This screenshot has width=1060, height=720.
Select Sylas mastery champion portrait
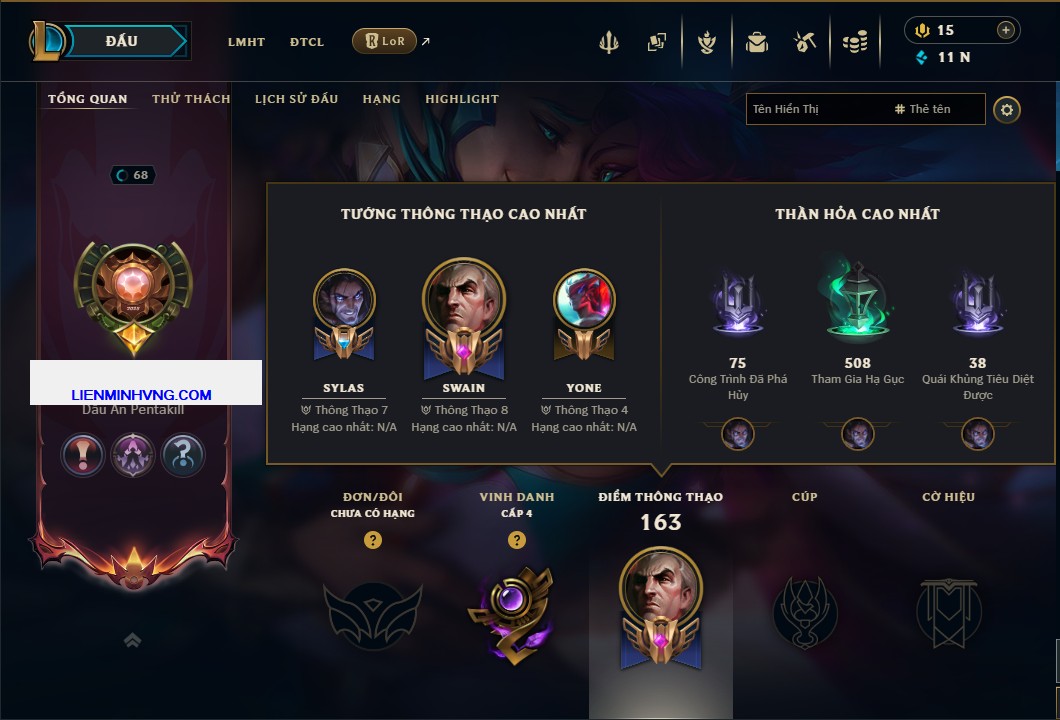pyautogui.click(x=344, y=301)
